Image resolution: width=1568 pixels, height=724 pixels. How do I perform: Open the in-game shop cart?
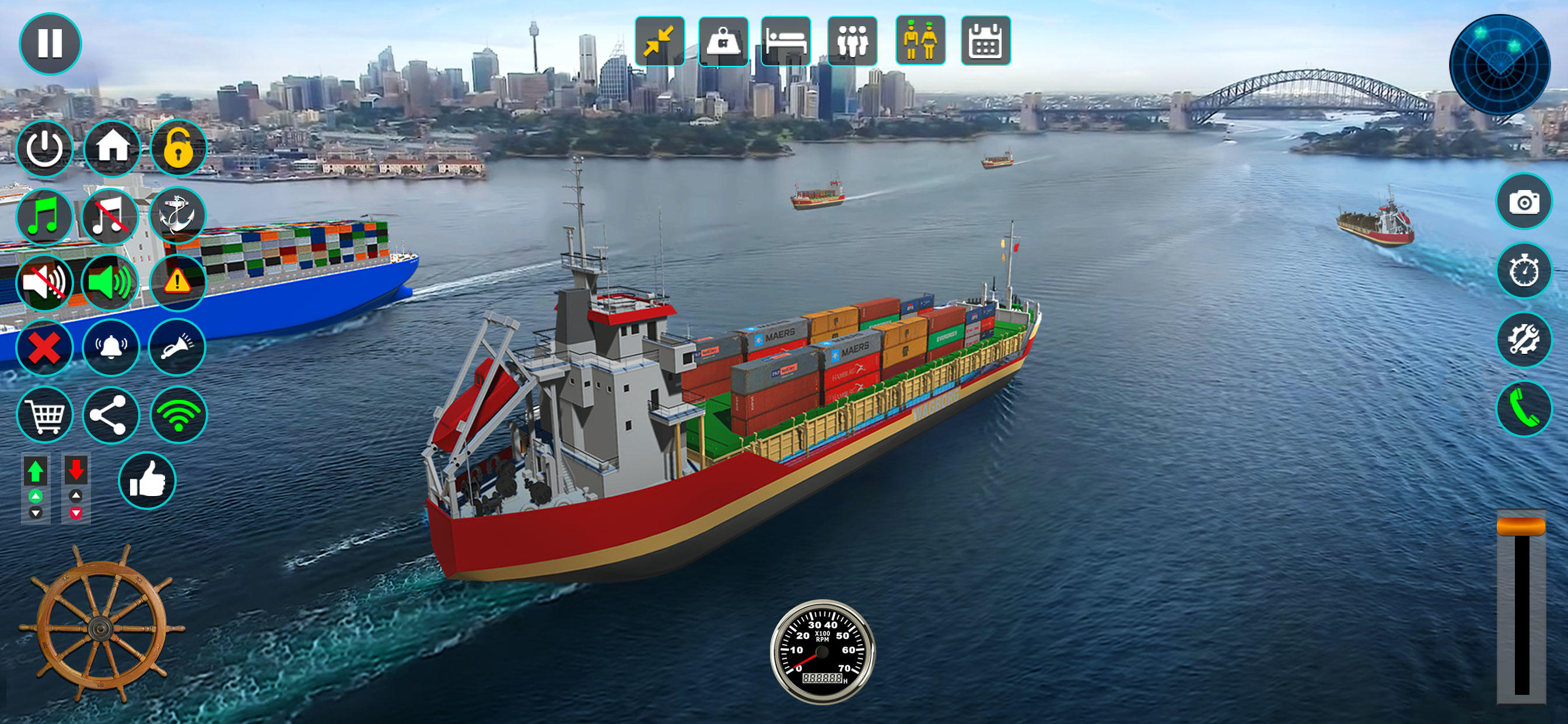point(45,414)
